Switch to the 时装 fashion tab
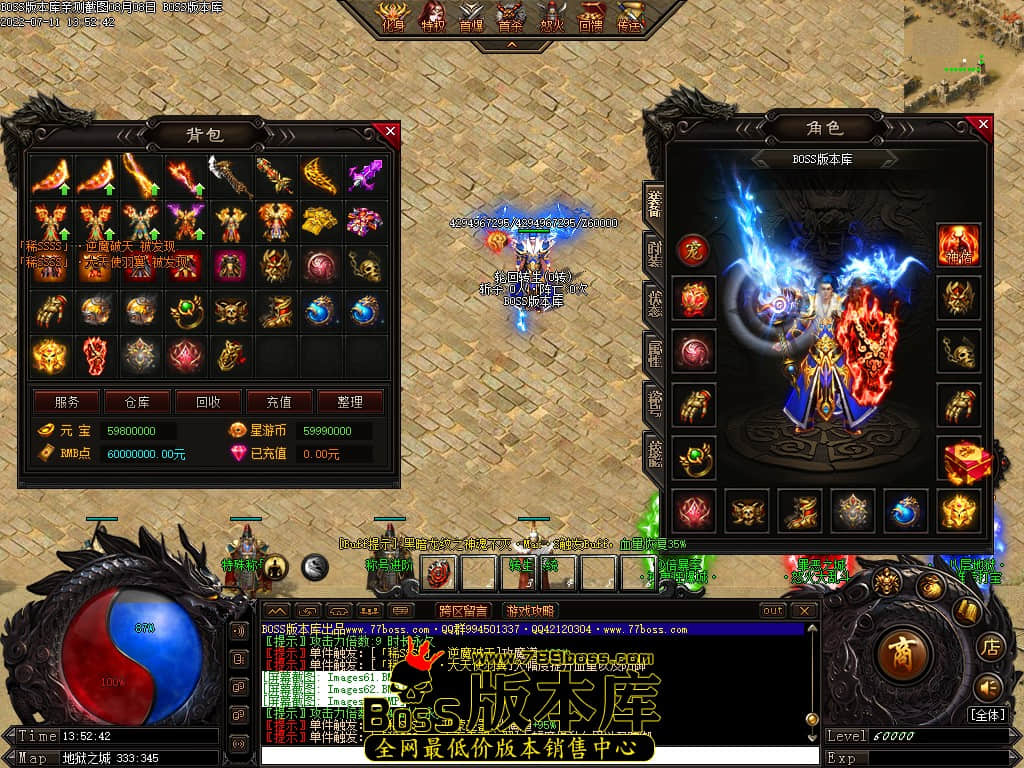The image size is (1024, 768). pos(654,254)
